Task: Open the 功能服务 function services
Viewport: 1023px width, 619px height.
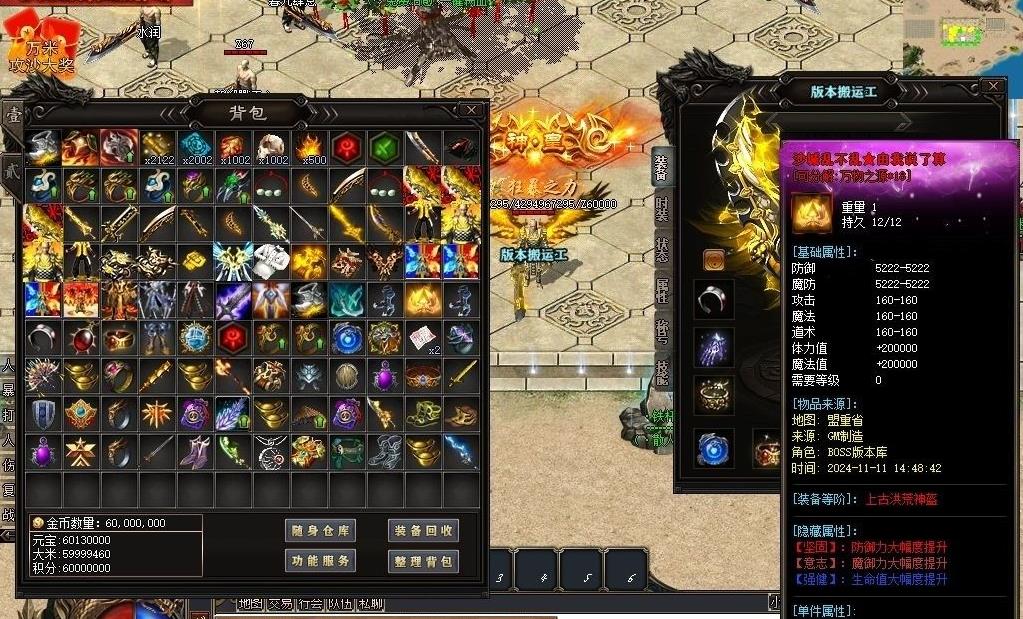Action: click(x=320, y=561)
